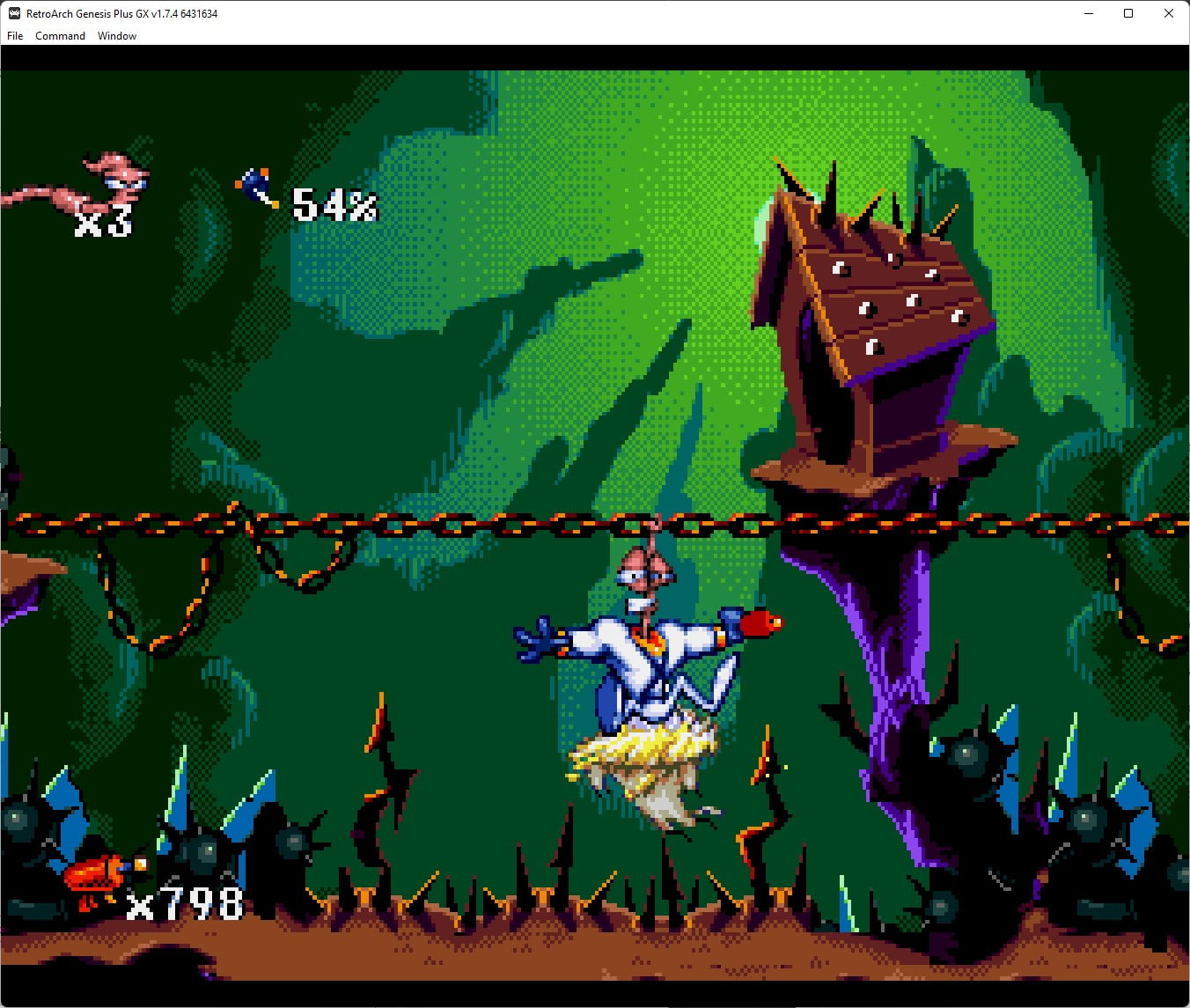Open the File menu
1190x1008 pixels.
pyautogui.click(x=14, y=36)
